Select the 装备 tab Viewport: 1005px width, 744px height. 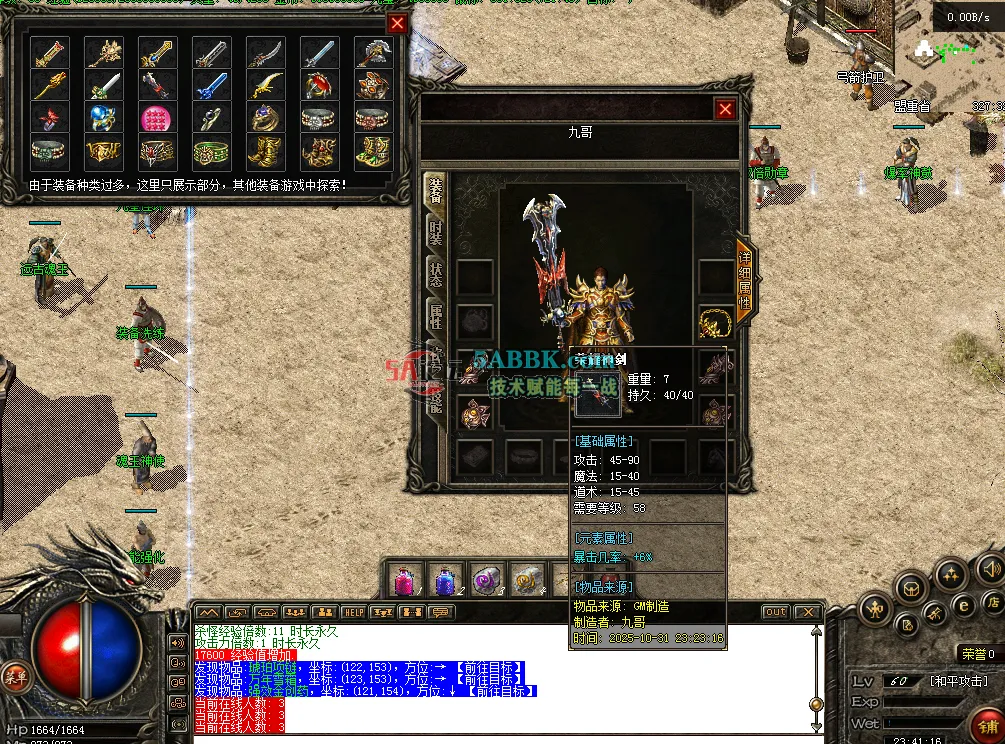point(436,191)
